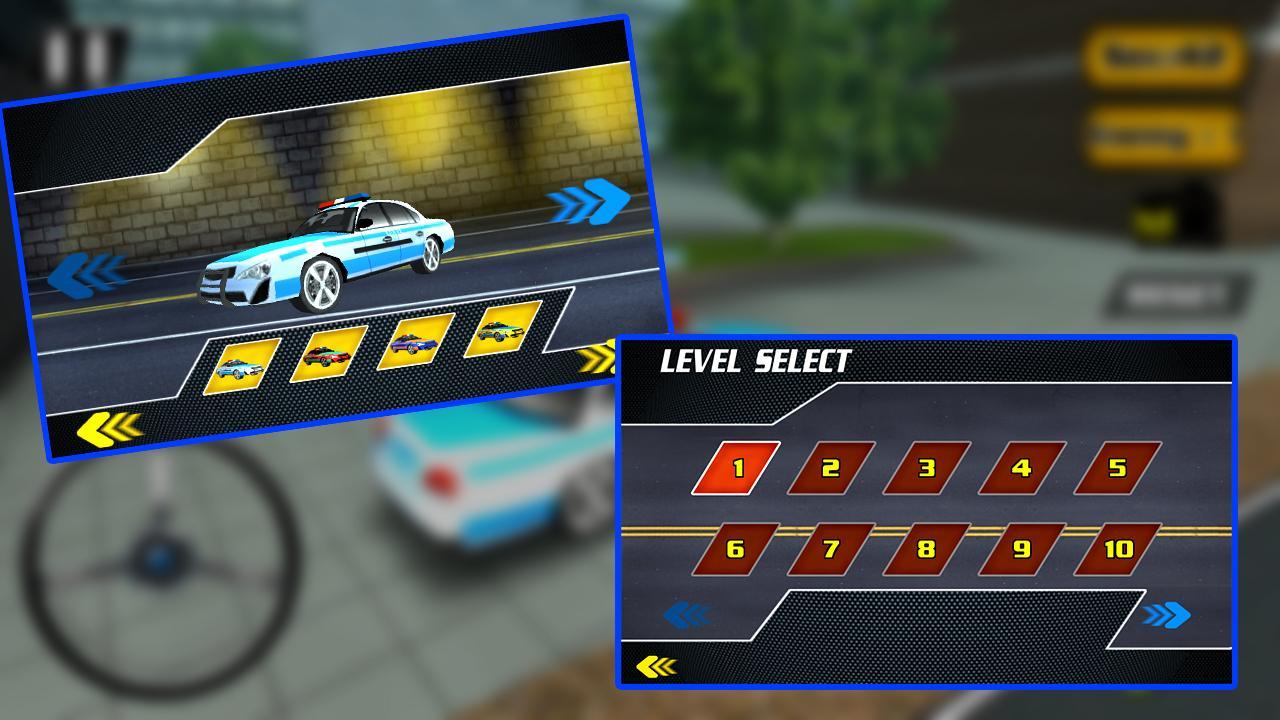Select the blue-white police car thumbnail
The image size is (1280, 720).
241,367
